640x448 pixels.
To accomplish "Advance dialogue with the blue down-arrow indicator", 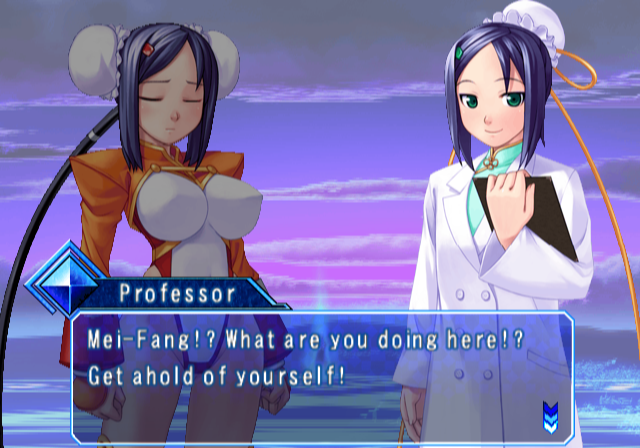I will pos(550,411).
